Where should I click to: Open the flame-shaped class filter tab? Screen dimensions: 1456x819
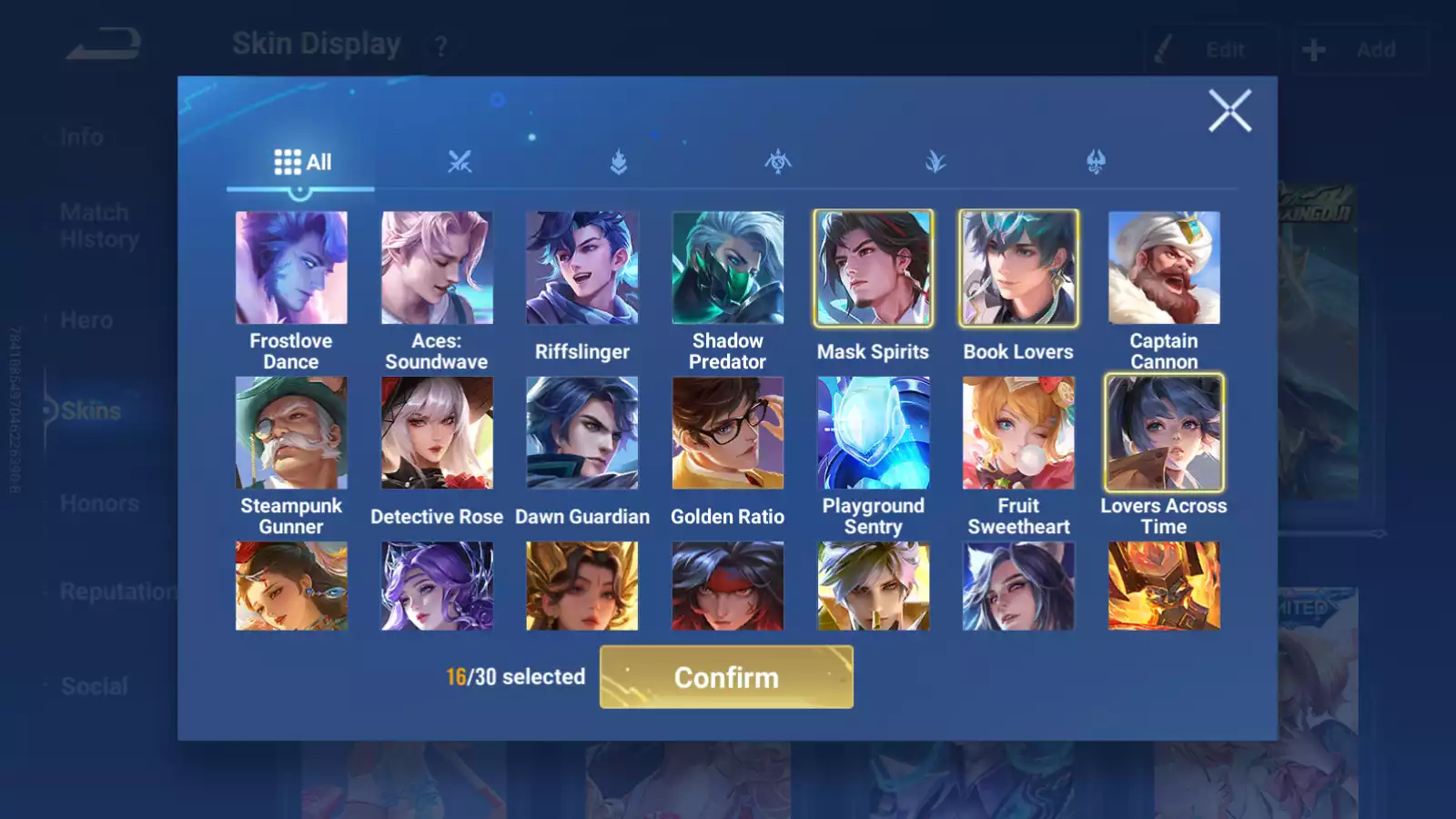pos(619,163)
